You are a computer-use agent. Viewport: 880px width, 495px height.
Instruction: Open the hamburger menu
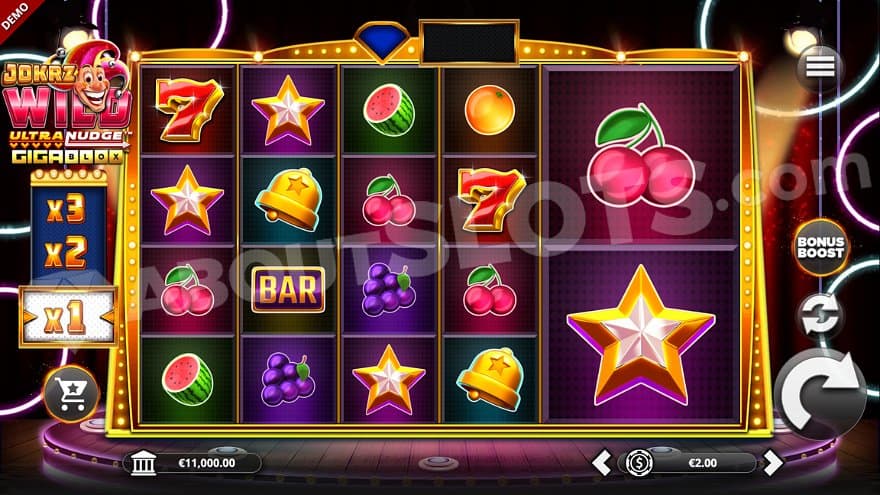click(x=819, y=66)
